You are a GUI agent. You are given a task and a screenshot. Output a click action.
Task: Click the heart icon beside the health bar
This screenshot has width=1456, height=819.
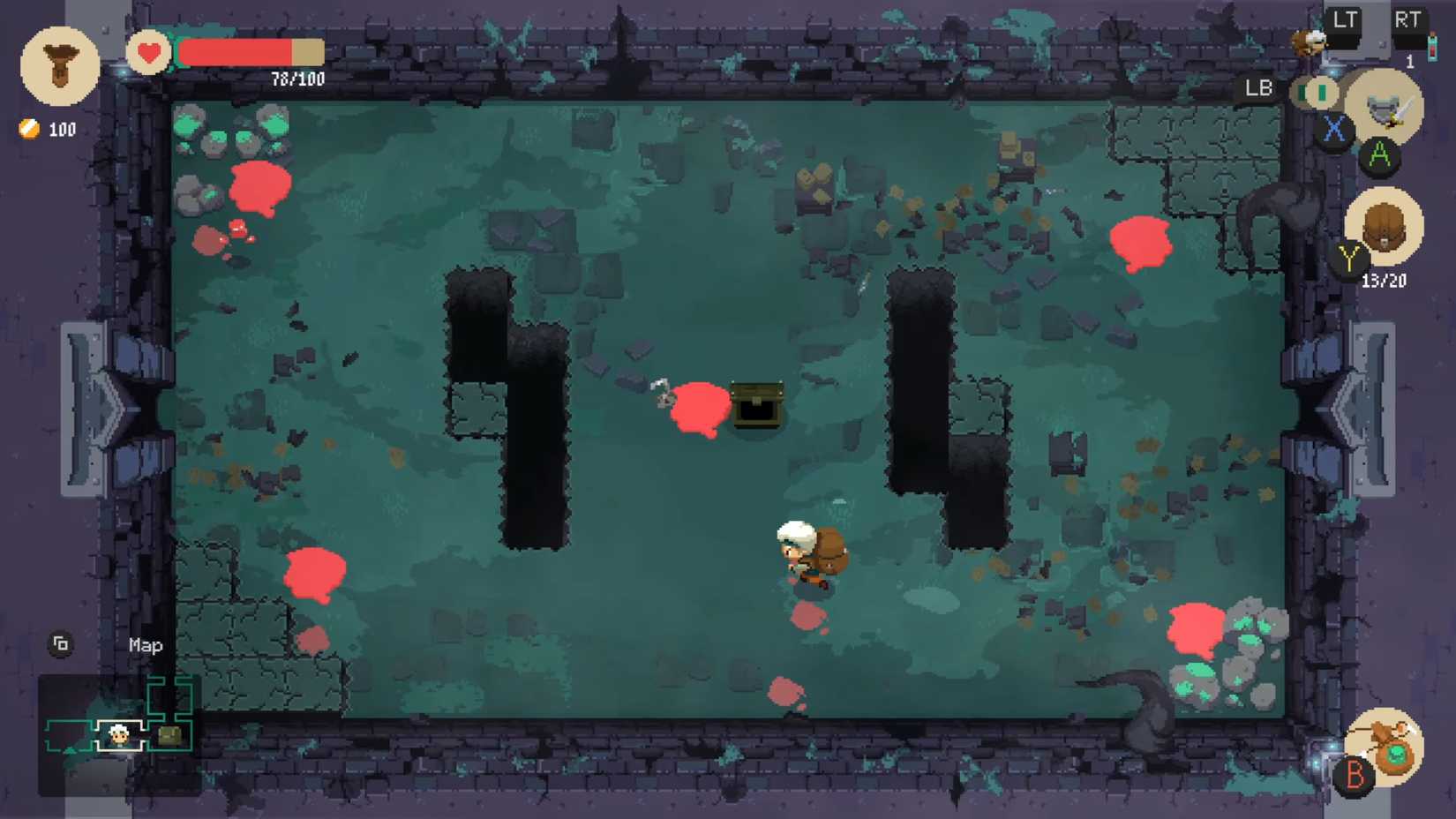[149, 53]
